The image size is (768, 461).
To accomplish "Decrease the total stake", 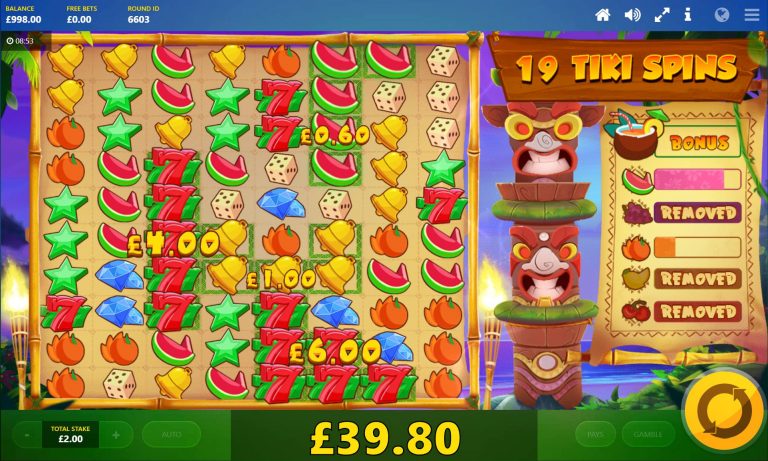I will pos(26,435).
